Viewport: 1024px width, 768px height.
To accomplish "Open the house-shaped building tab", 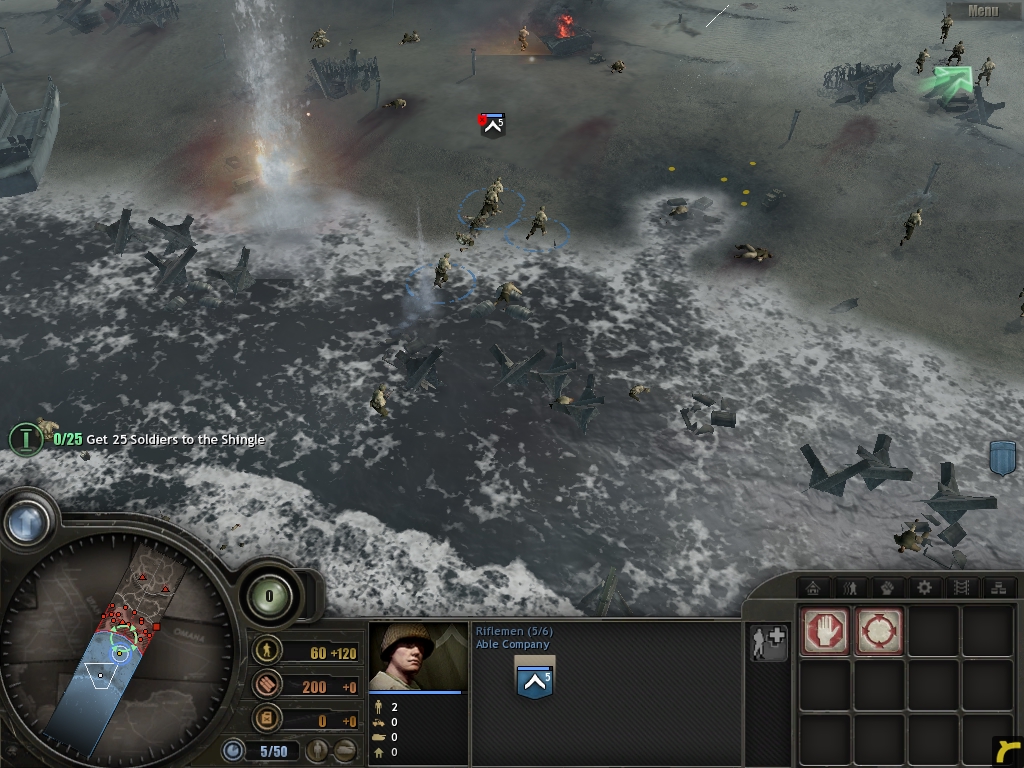I will [x=813, y=587].
